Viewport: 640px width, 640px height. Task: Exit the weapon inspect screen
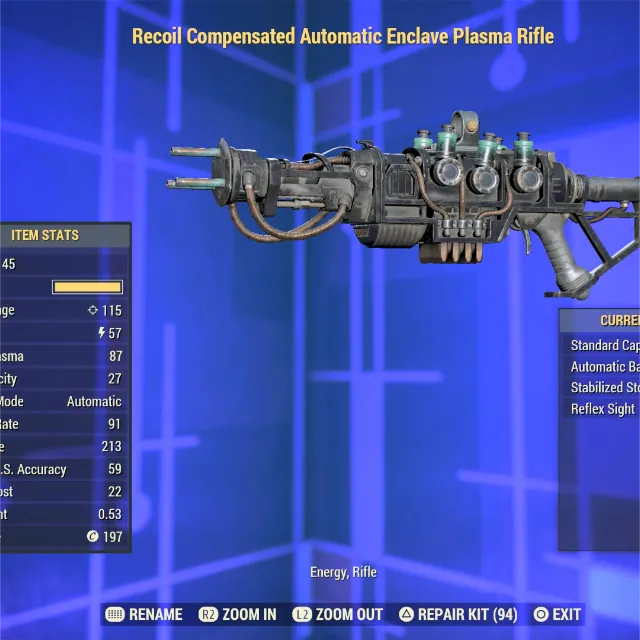click(x=557, y=614)
